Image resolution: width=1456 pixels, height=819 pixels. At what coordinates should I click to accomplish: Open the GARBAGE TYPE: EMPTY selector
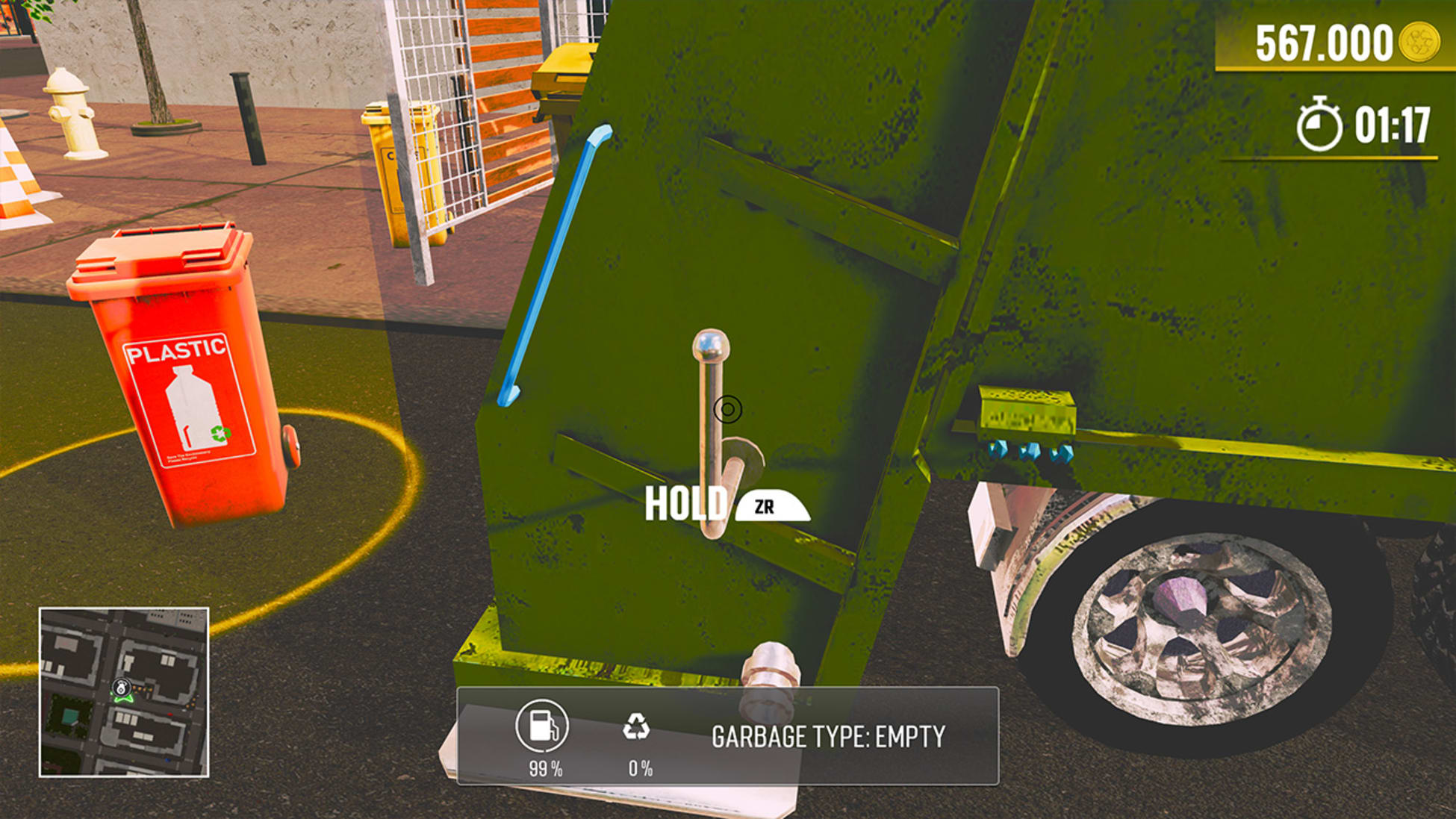click(827, 735)
